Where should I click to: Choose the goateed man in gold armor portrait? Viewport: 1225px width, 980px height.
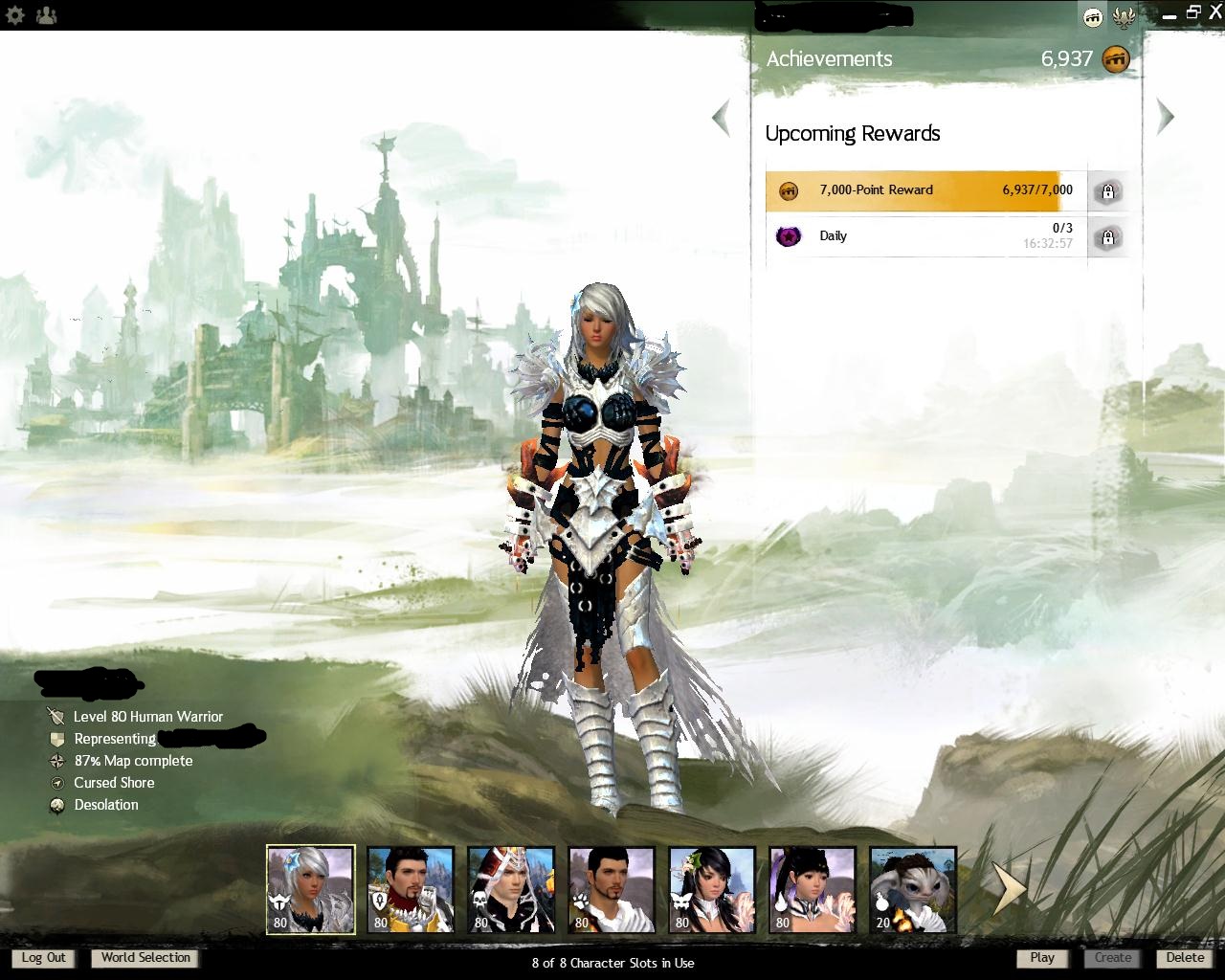tap(411, 889)
